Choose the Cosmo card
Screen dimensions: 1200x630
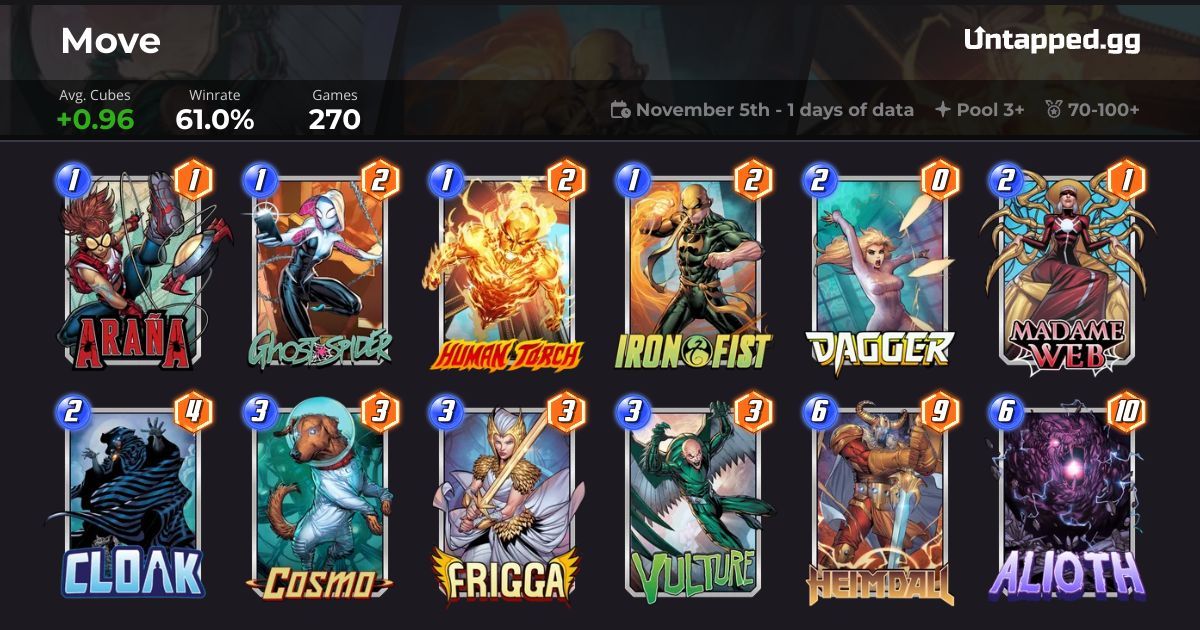pyautogui.click(x=319, y=500)
